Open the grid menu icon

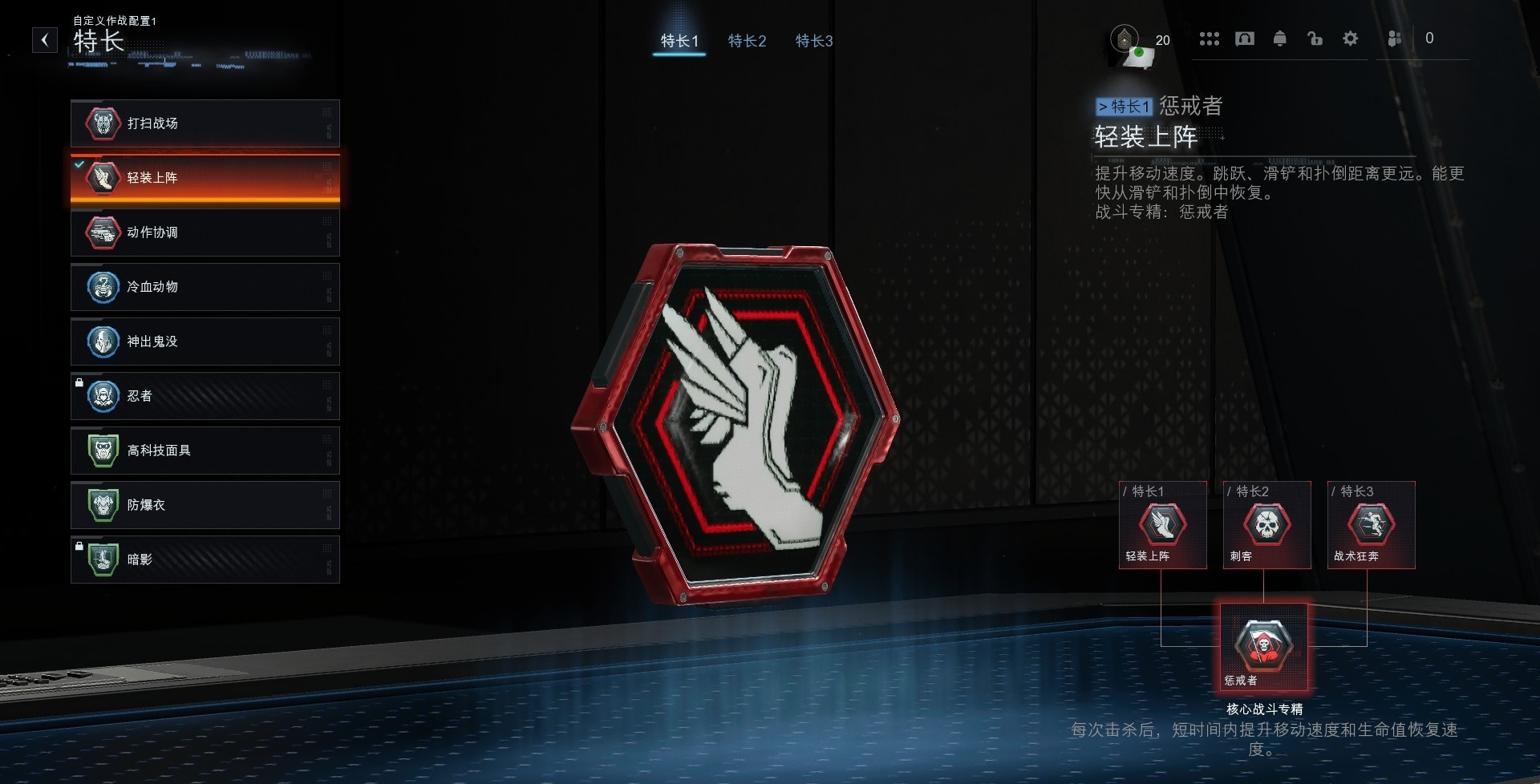1209,38
